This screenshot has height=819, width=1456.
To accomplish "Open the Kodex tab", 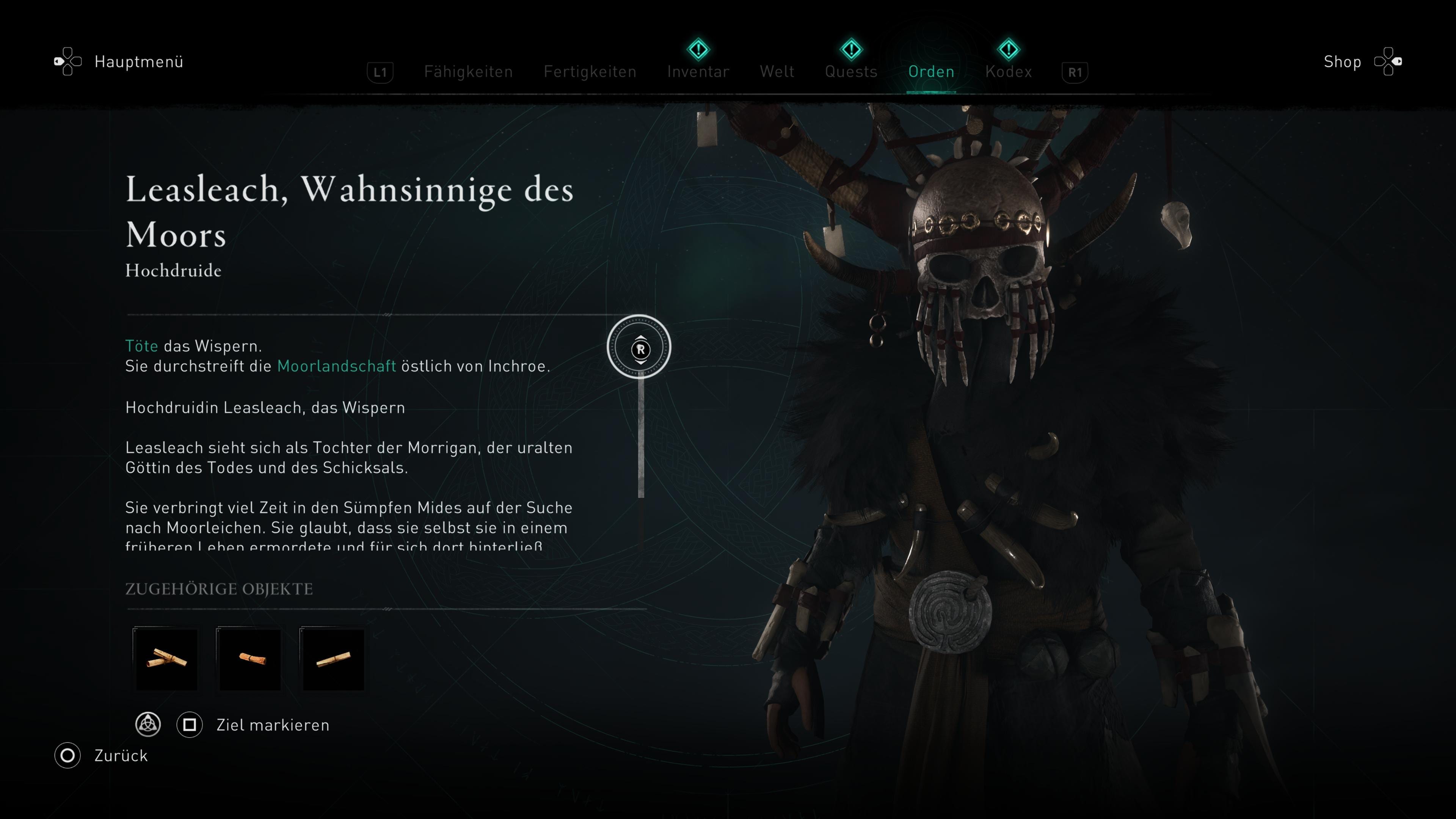I will pyautogui.click(x=1008, y=72).
